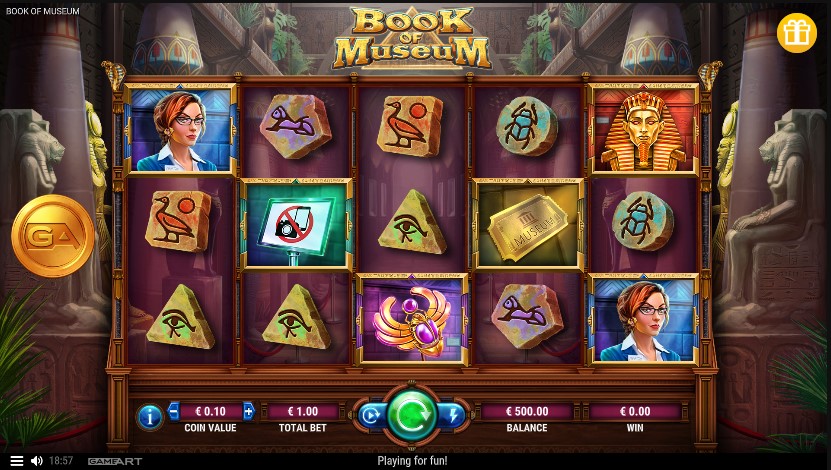Increase the coin value with plus

248,411
